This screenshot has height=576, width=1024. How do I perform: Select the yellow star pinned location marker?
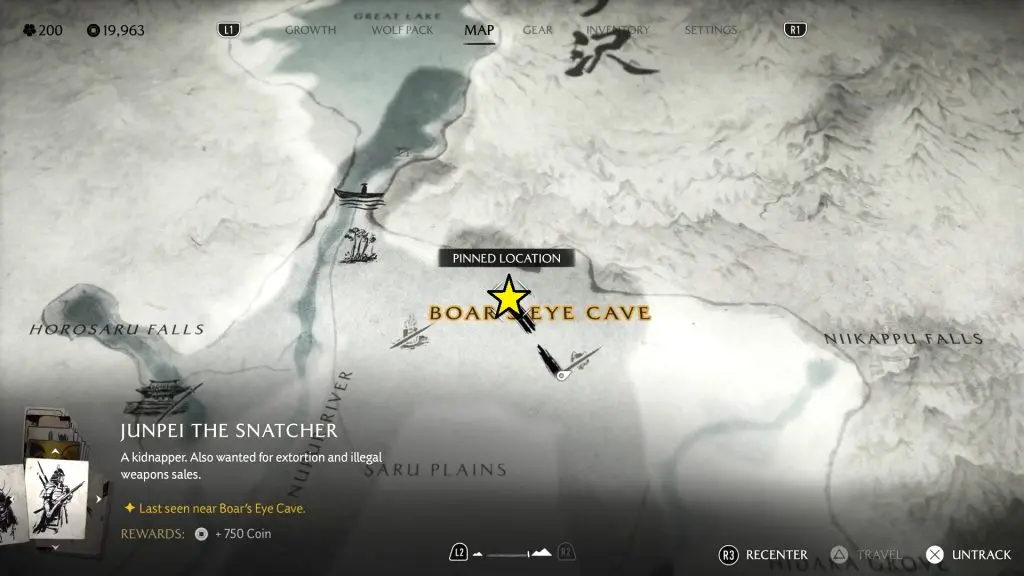coord(509,297)
